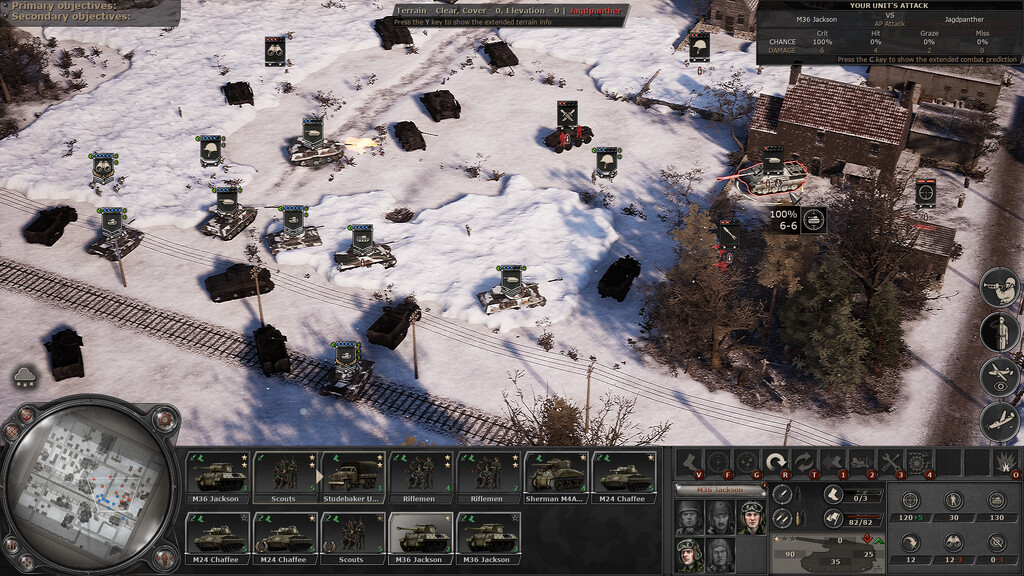
Task: Select the Sherman M4A tank unit card
Action: click(x=556, y=476)
